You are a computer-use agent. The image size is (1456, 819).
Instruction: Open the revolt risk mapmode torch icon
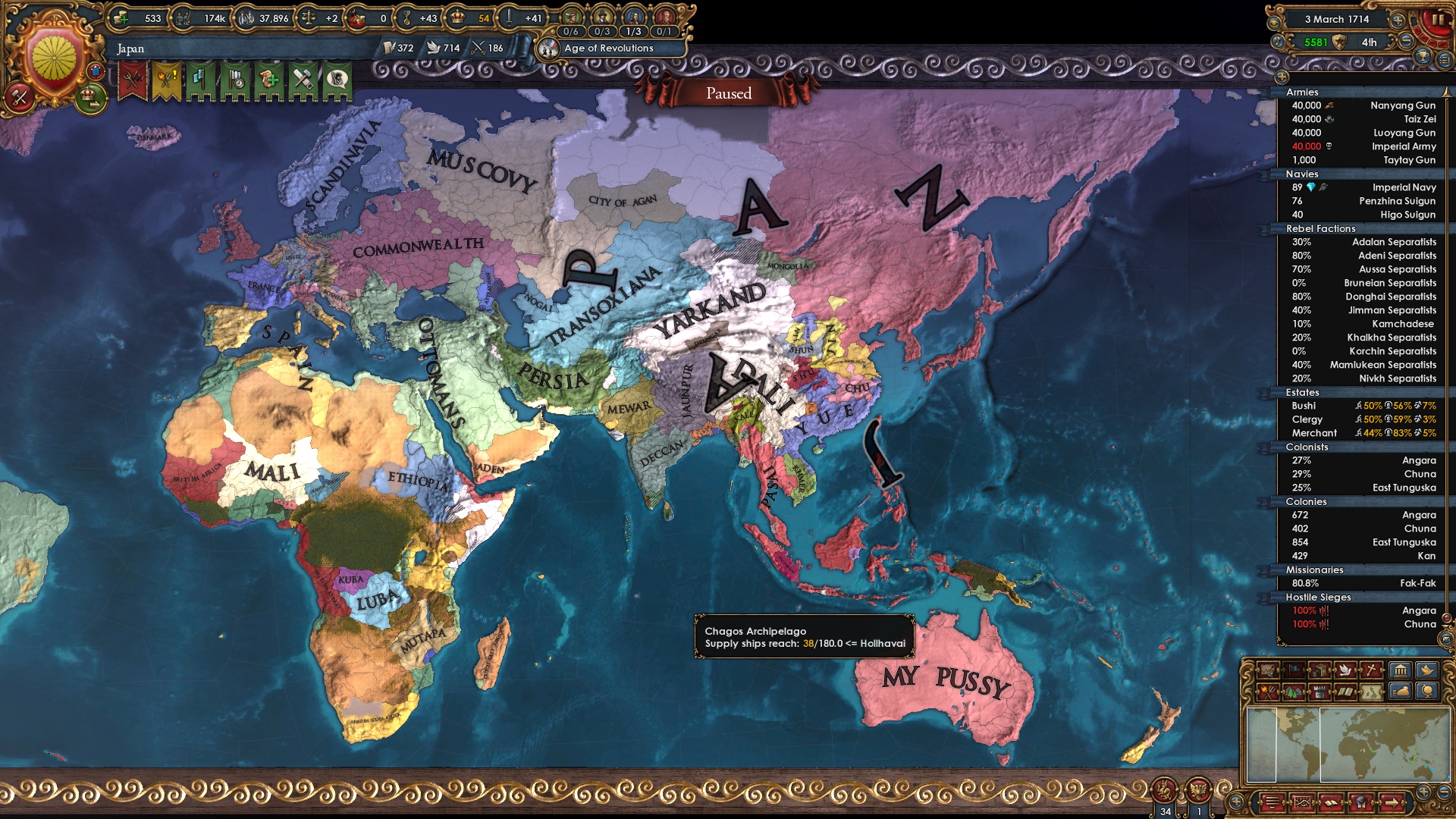1268,692
